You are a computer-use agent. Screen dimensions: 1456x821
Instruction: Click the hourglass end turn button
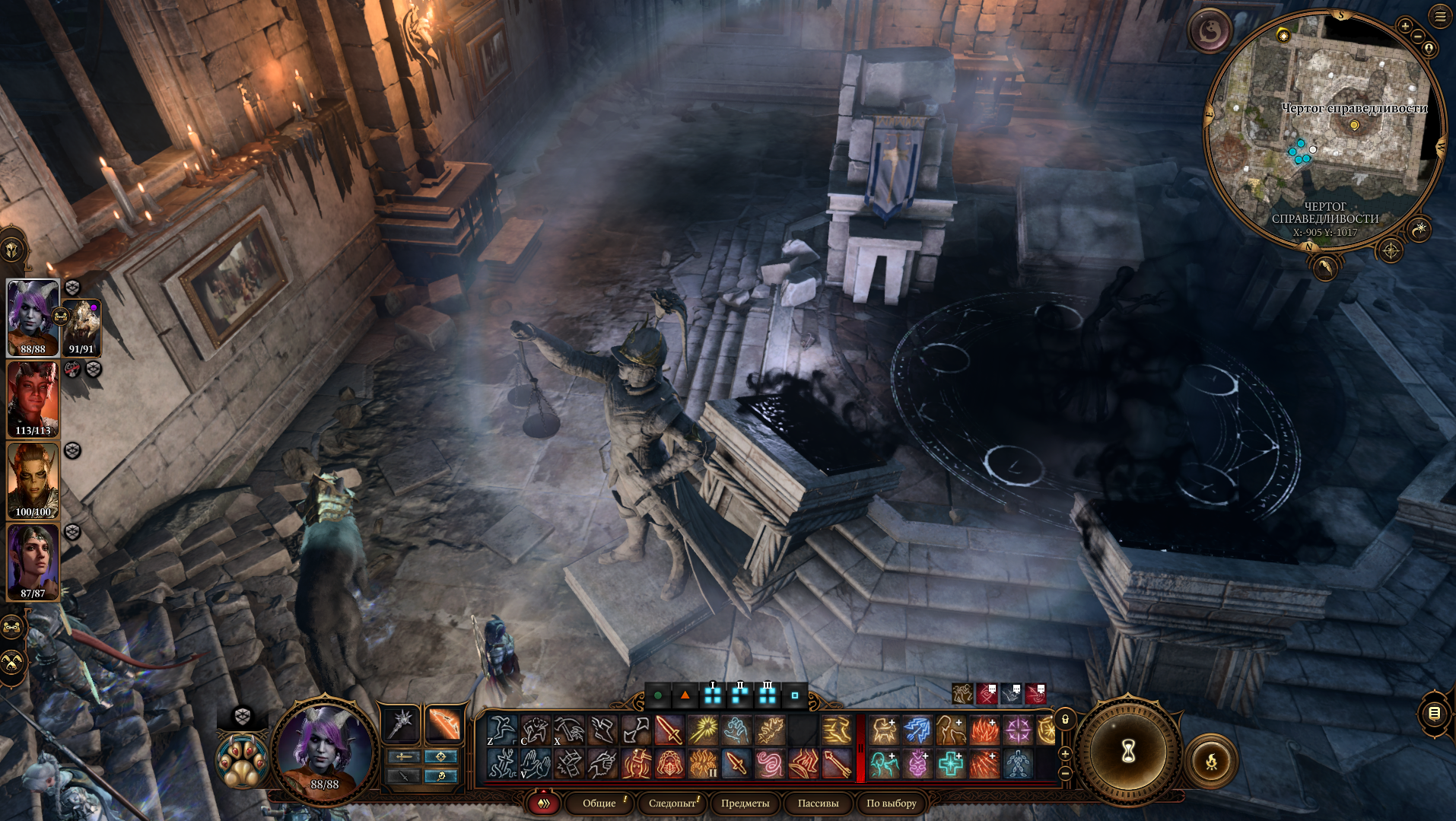tap(1128, 751)
